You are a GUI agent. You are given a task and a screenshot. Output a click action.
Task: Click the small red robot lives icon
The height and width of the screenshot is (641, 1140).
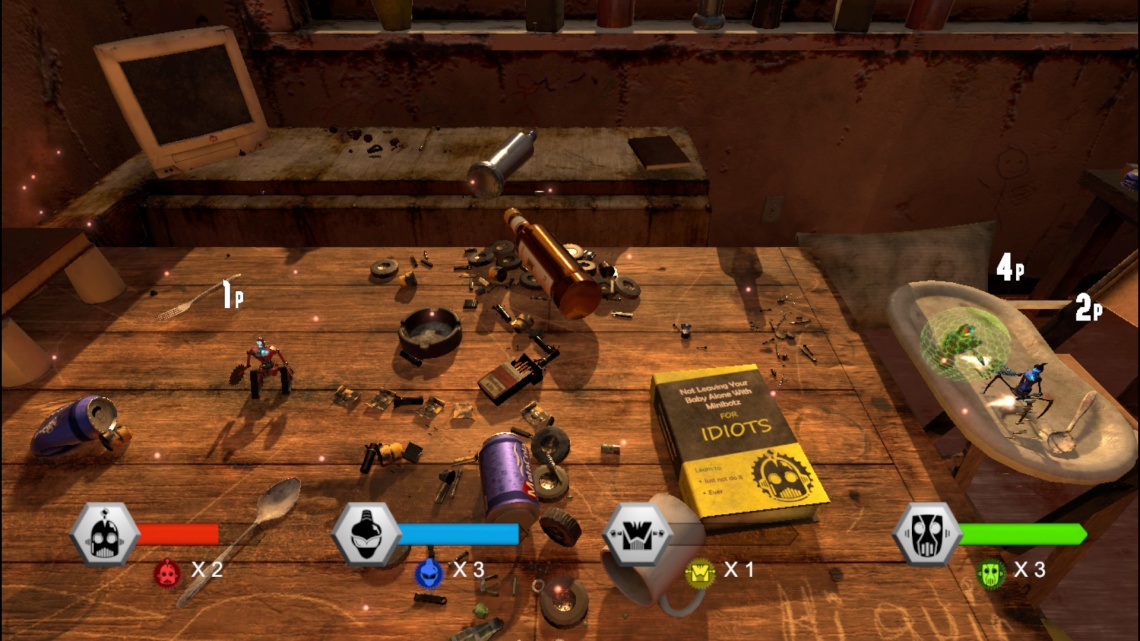point(166,572)
